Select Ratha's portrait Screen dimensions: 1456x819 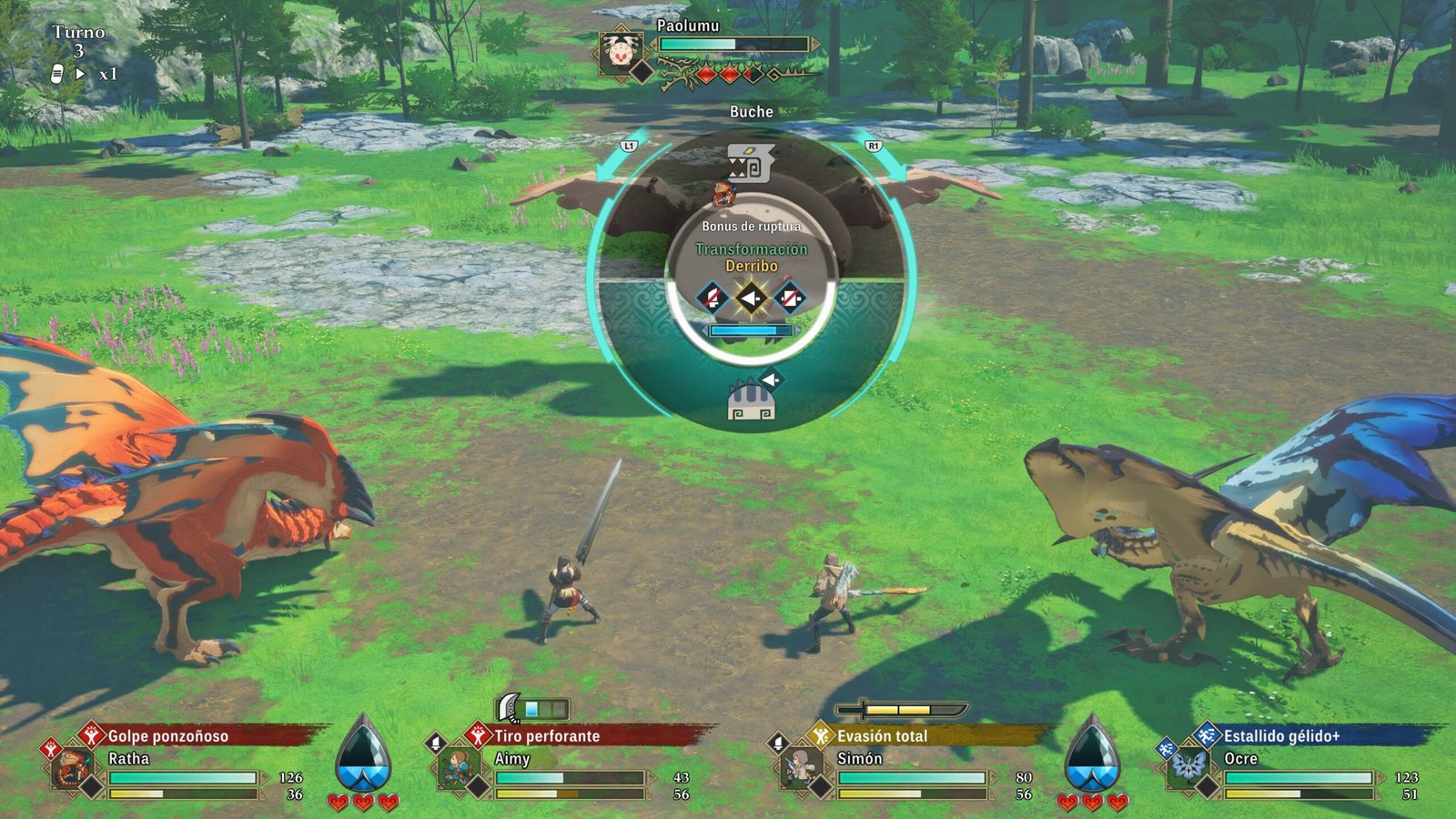point(71,768)
